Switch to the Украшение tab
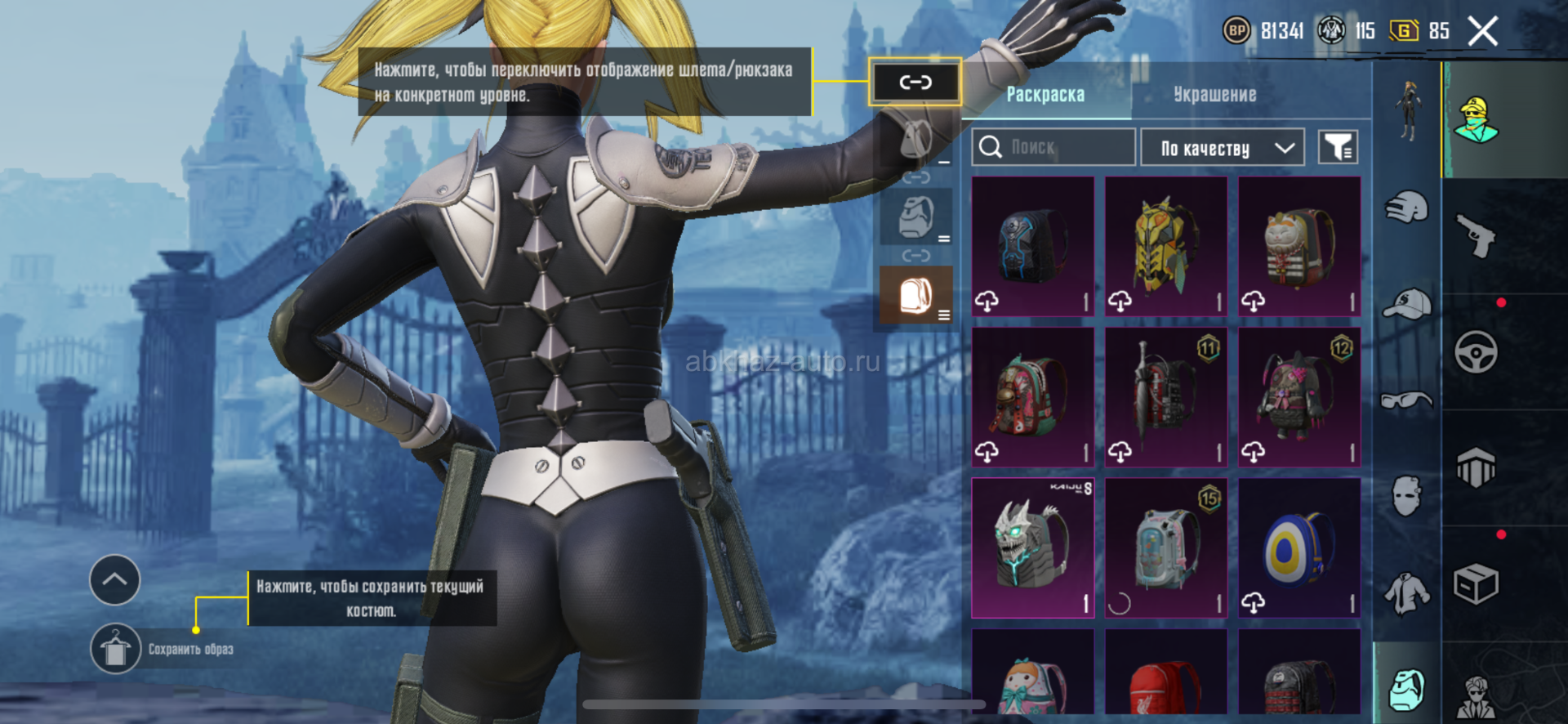This screenshot has width=1568, height=724. click(1214, 95)
